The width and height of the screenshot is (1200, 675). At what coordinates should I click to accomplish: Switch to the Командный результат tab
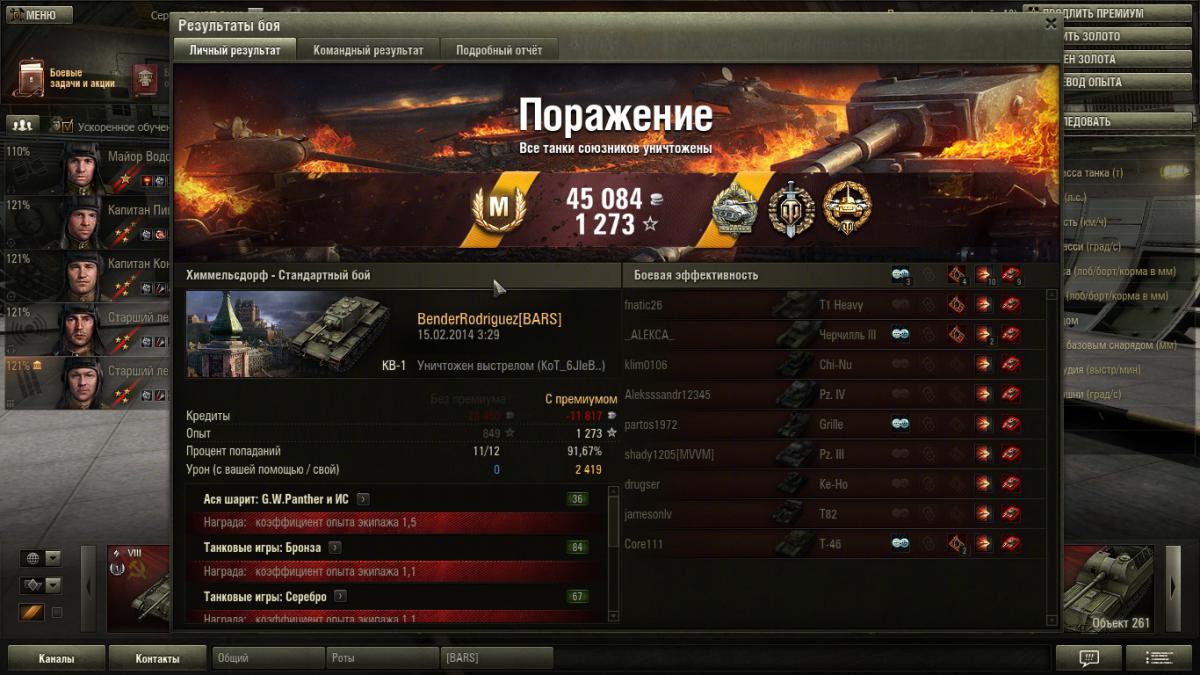368,50
